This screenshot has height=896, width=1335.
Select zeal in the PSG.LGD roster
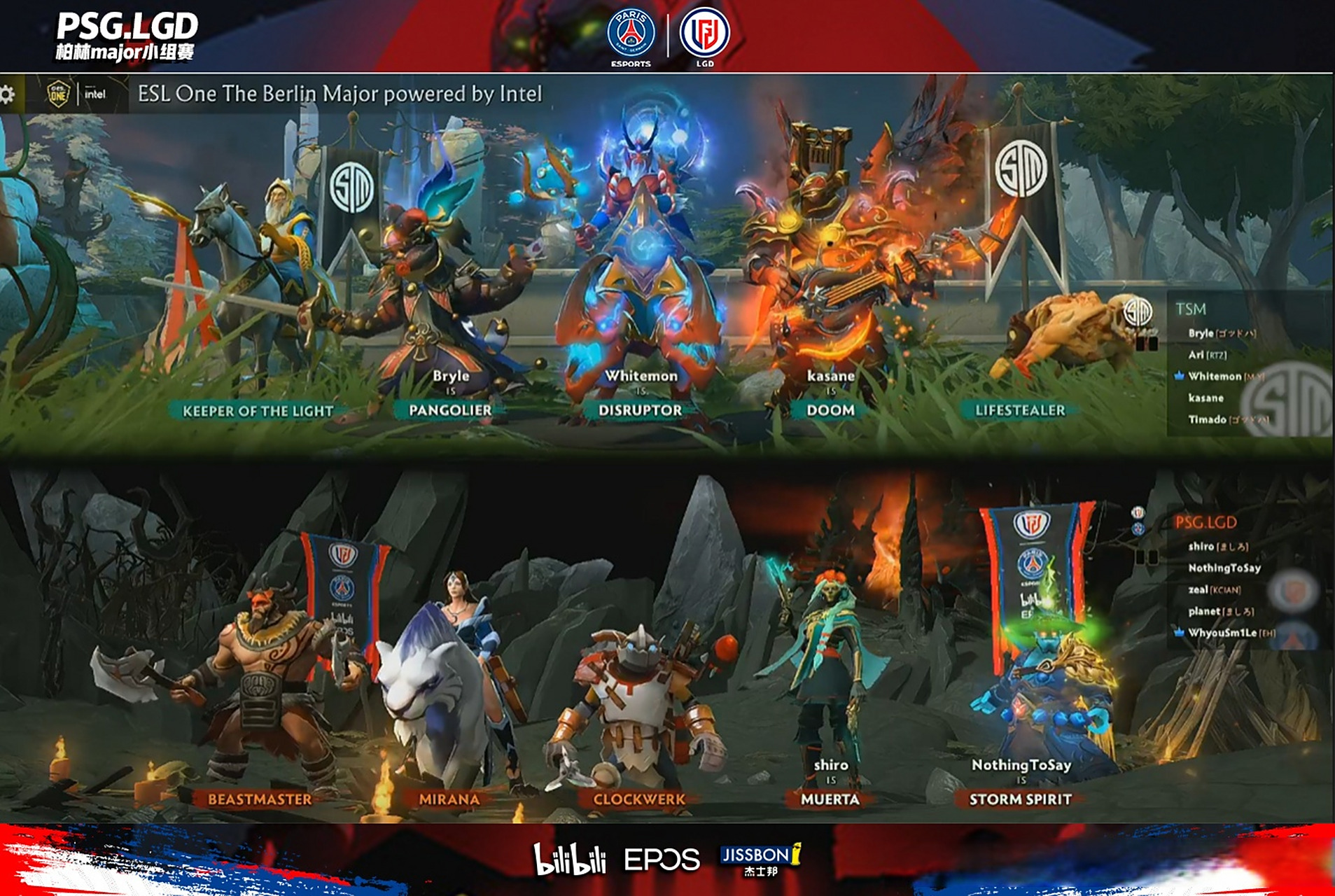point(1198,589)
